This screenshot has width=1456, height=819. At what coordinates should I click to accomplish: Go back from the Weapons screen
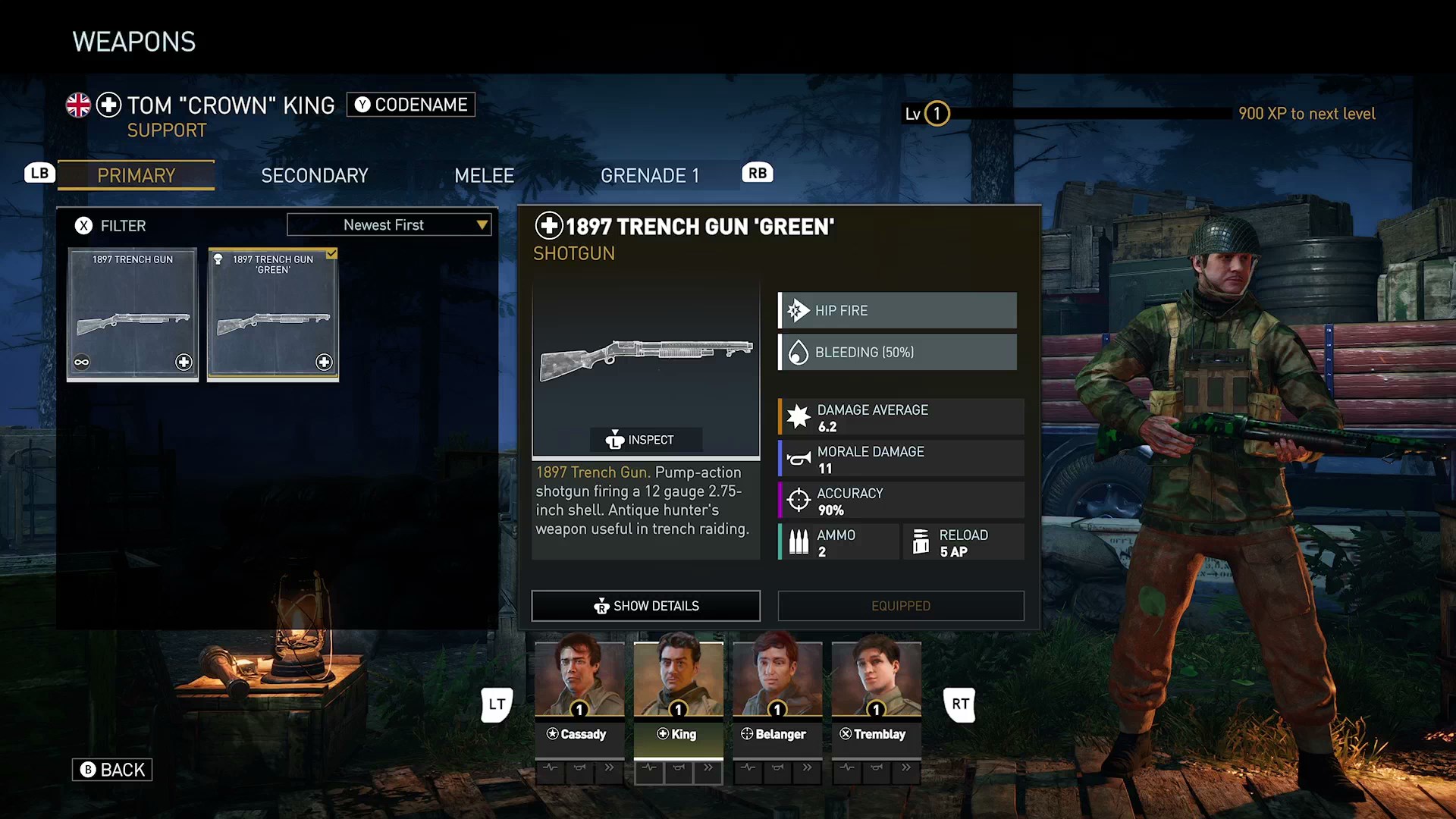[112, 770]
